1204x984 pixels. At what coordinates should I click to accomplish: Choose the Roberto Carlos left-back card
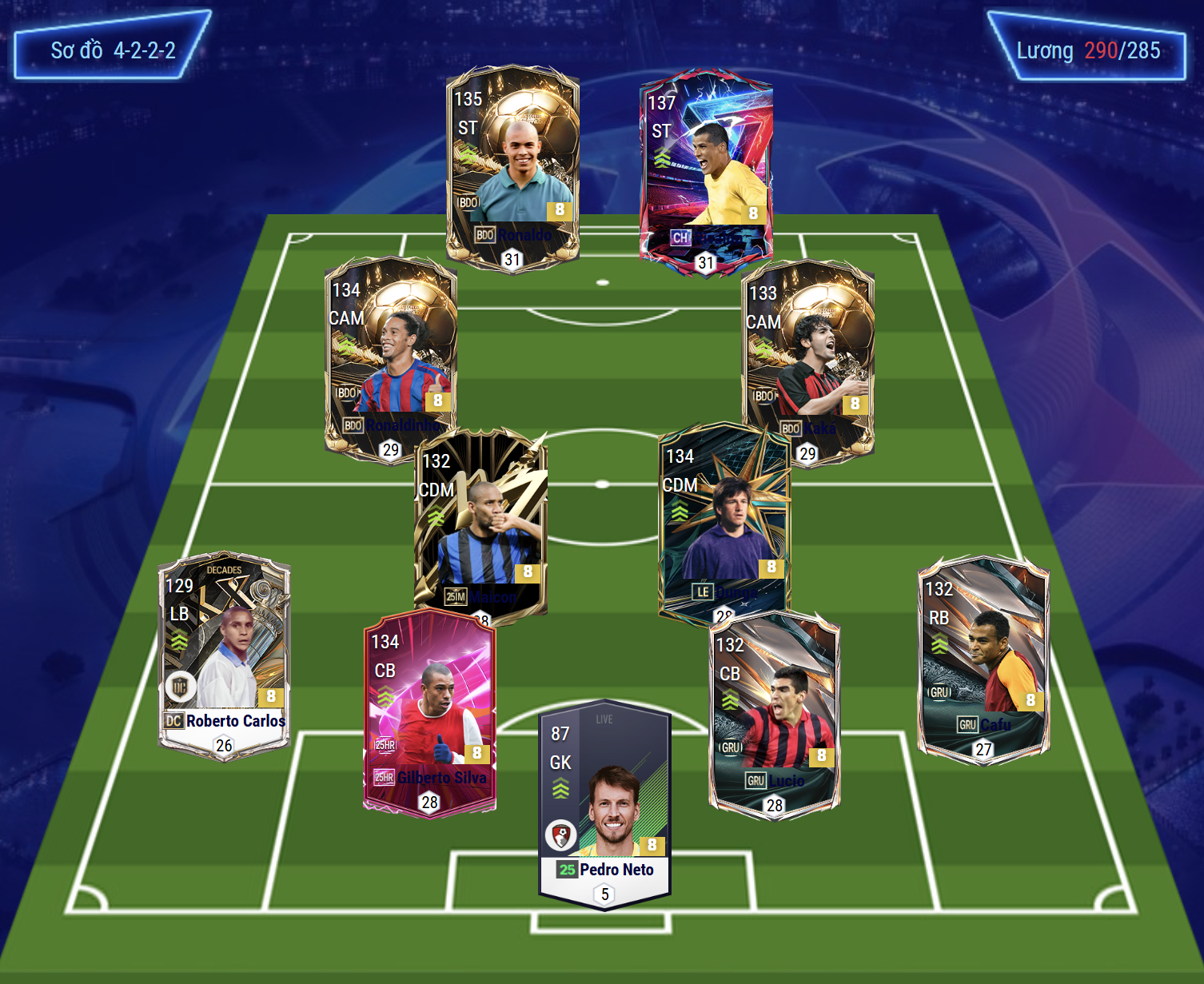tap(224, 655)
